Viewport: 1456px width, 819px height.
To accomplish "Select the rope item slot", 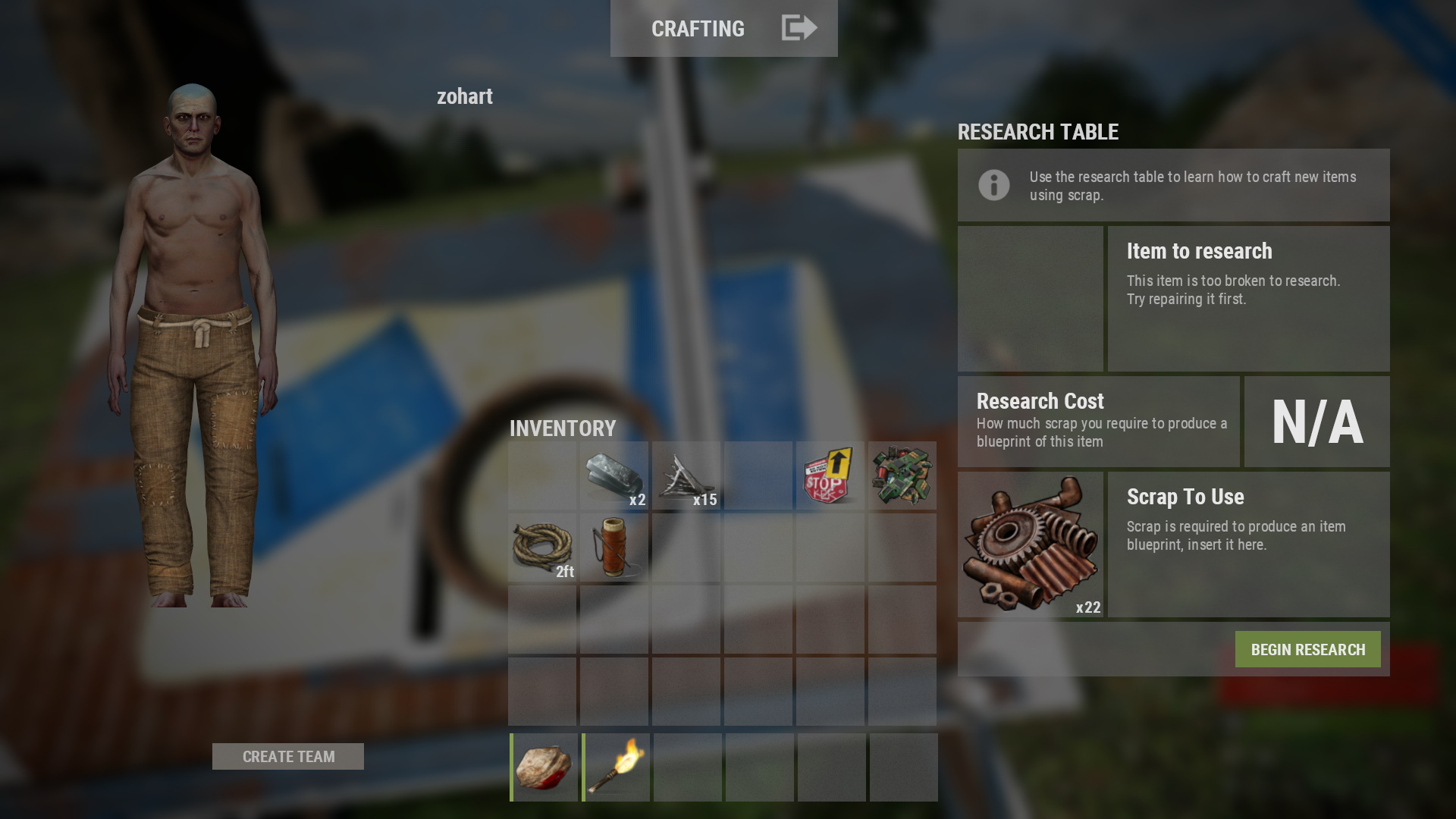I will pos(542,548).
